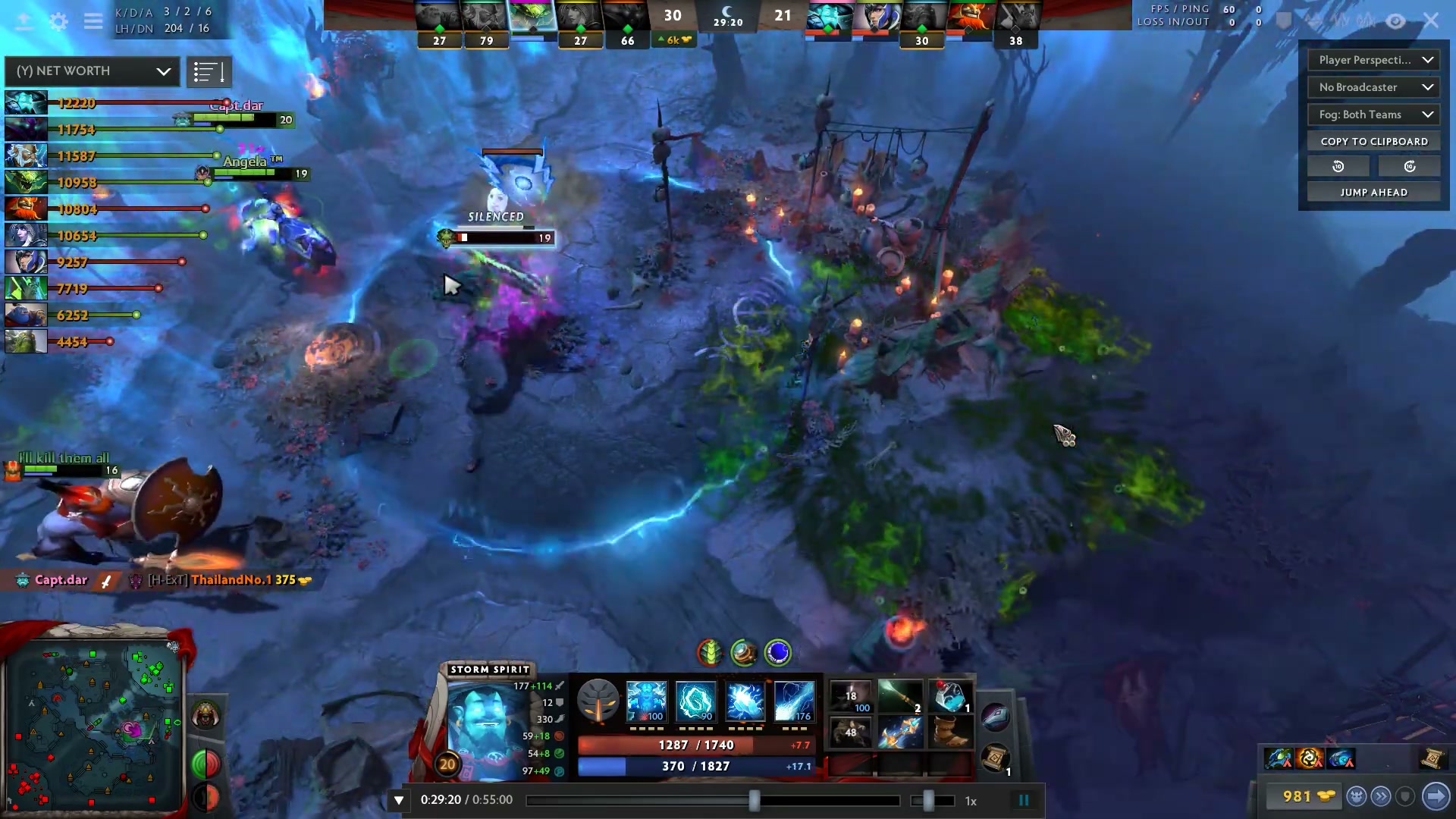Toggle the spectator eye icon in top-right
This screenshot has width=1456, height=819.
pyautogui.click(x=1395, y=20)
